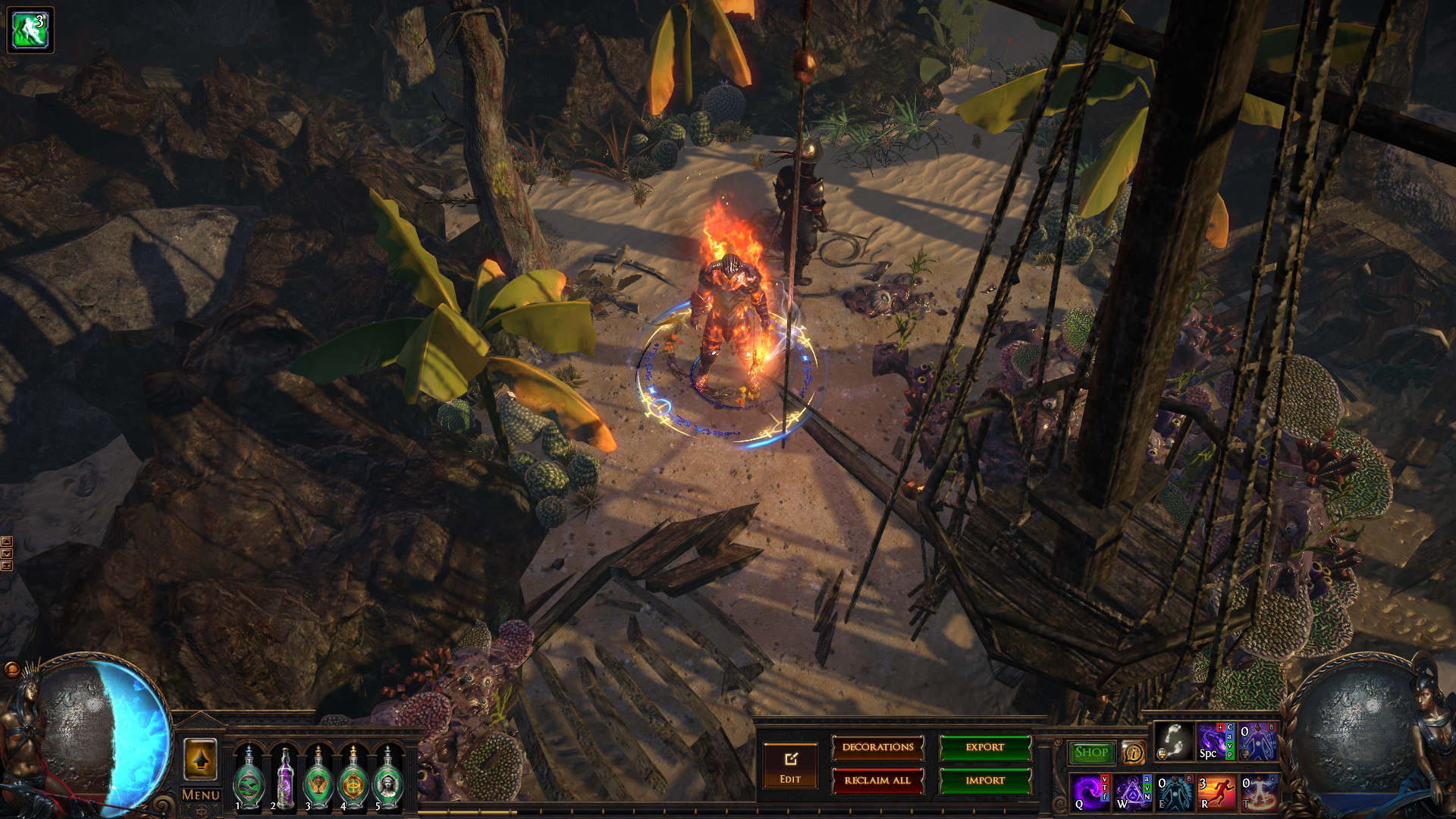Activate the purple vortex skill on Q
Screen dimensions: 1456x819
[x=1090, y=792]
